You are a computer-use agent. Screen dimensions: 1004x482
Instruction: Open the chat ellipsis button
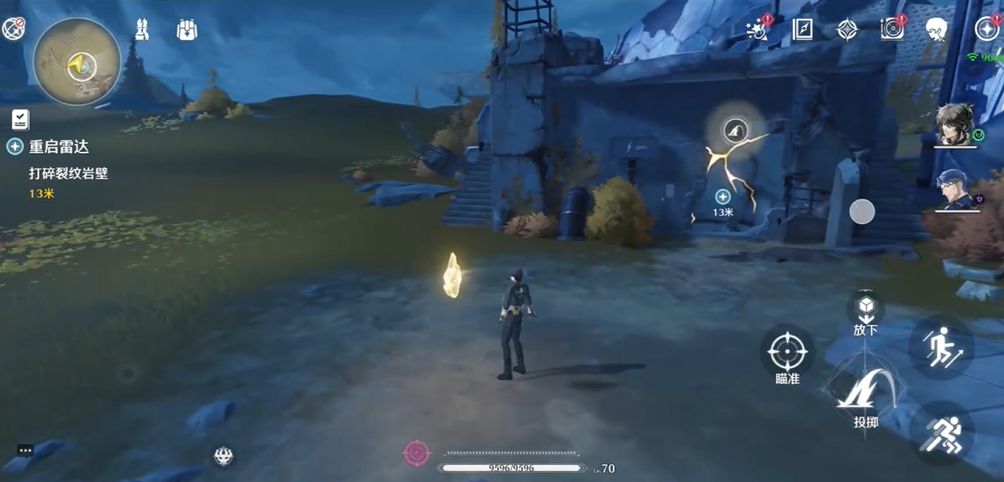pyautogui.click(x=25, y=450)
